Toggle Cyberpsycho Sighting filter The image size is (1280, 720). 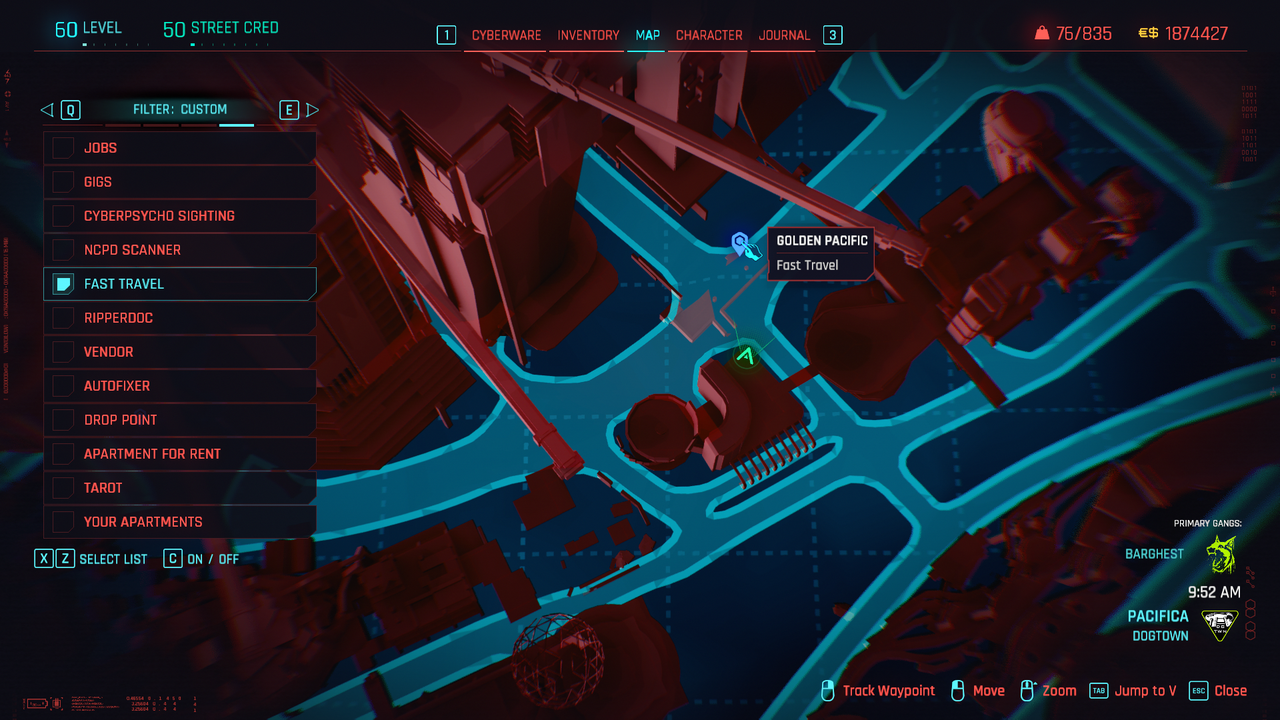click(64, 216)
